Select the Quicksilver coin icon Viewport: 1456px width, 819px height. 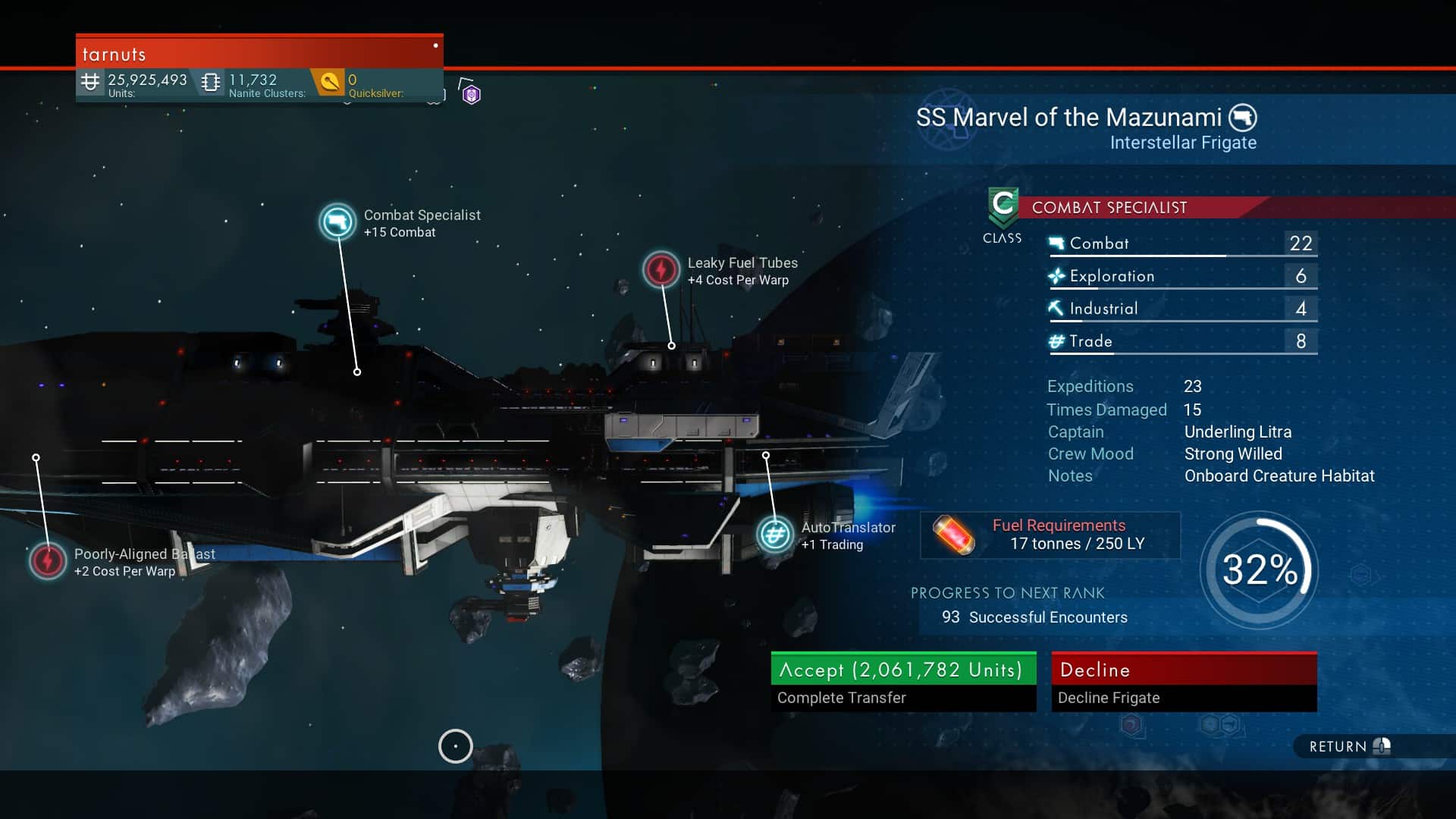(x=329, y=81)
